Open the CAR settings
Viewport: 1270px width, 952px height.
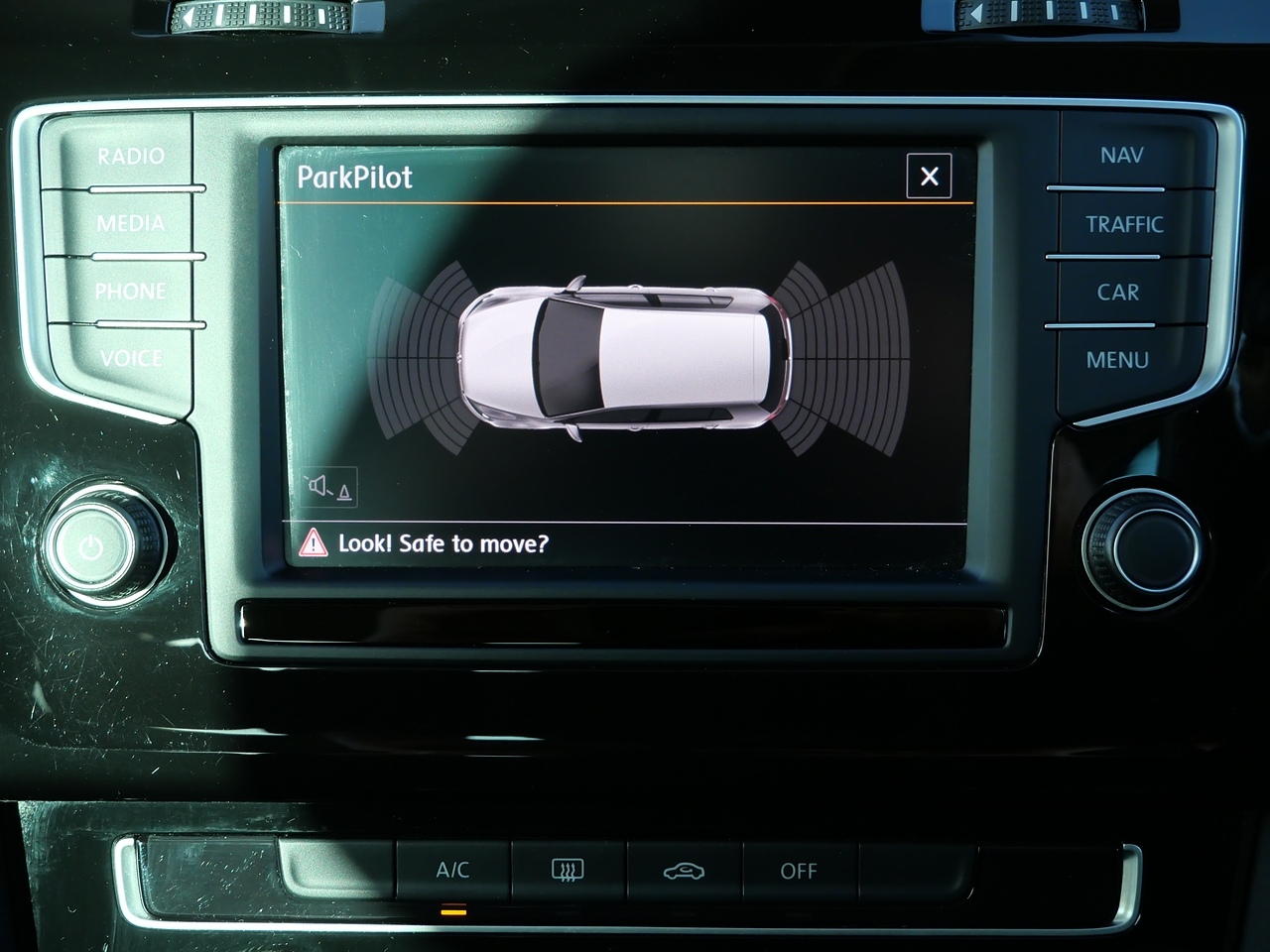(x=1118, y=293)
